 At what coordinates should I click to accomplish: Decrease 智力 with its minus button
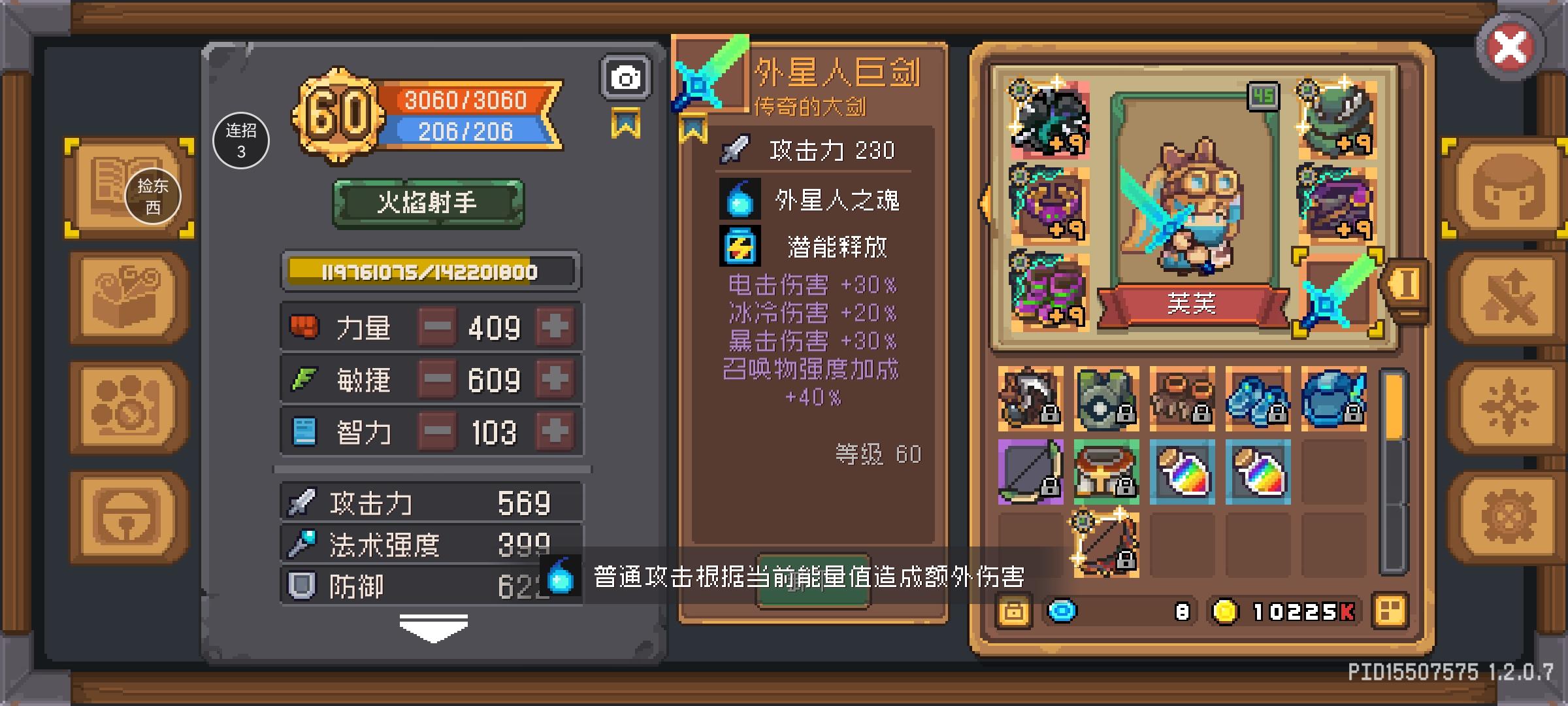coord(438,431)
